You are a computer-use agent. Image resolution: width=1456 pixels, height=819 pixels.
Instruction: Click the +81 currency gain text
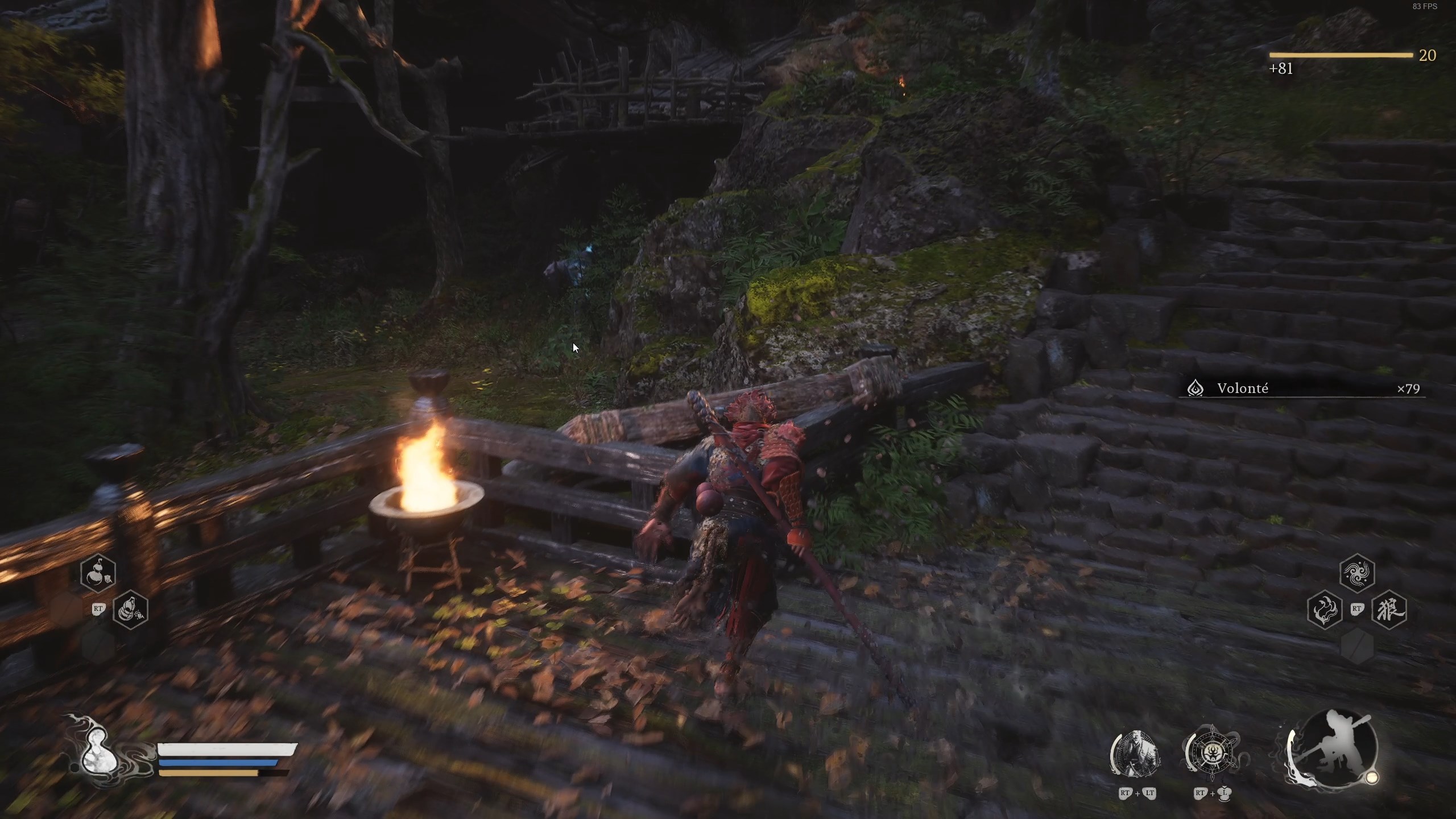[1281, 69]
